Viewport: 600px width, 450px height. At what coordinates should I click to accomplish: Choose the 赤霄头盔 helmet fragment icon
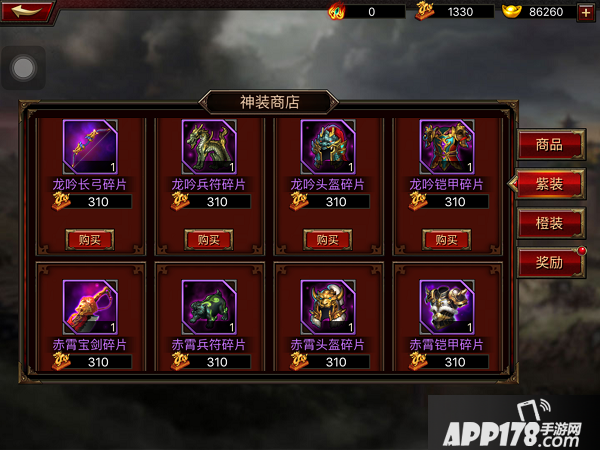pos(328,306)
